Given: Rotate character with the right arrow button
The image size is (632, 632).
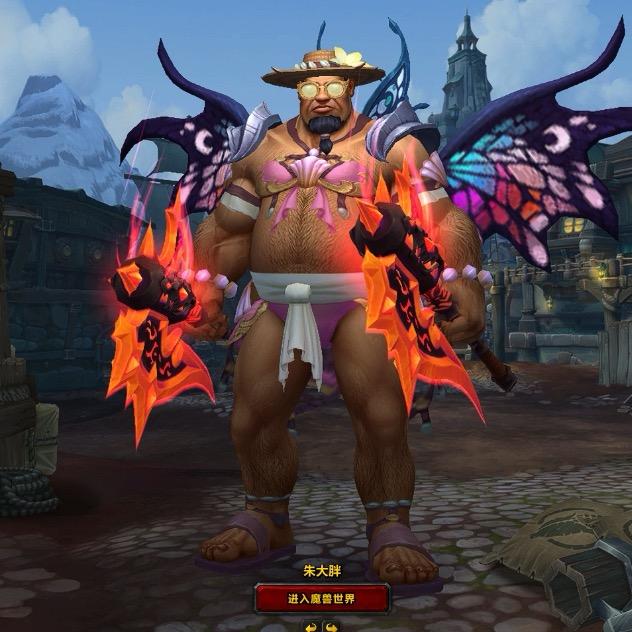Looking at the screenshot, I should pos(328,626).
